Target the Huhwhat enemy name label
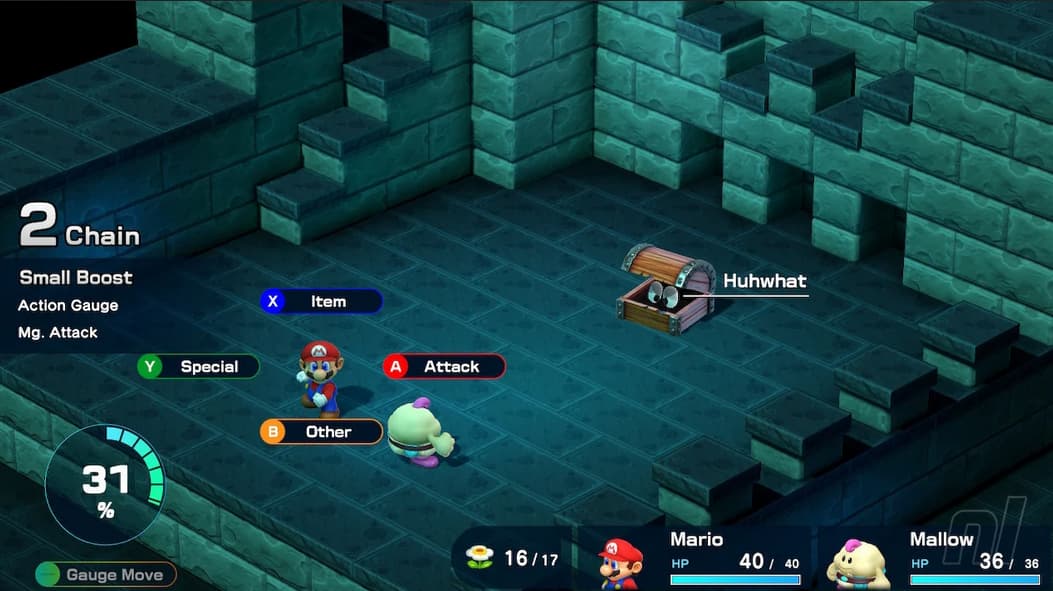This screenshot has height=591, width=1053. point(764,281)
